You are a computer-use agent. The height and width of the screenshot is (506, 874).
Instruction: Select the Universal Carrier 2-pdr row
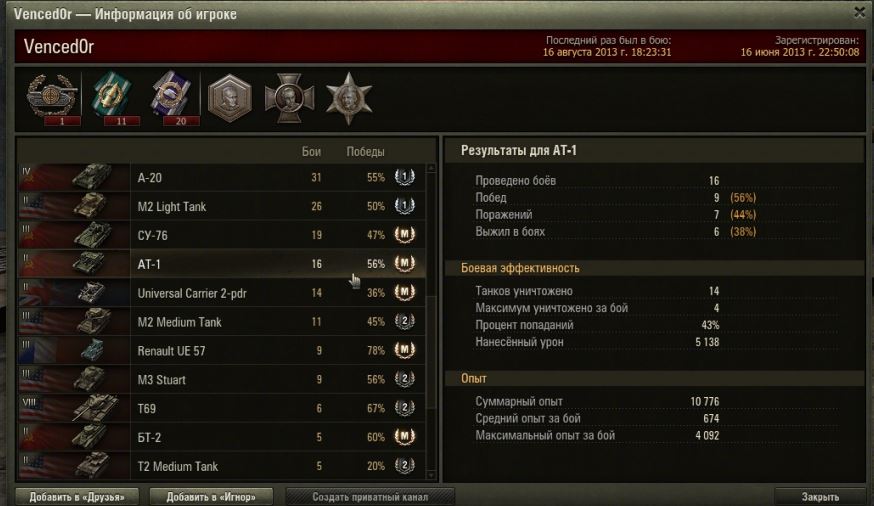click(220, 293)
